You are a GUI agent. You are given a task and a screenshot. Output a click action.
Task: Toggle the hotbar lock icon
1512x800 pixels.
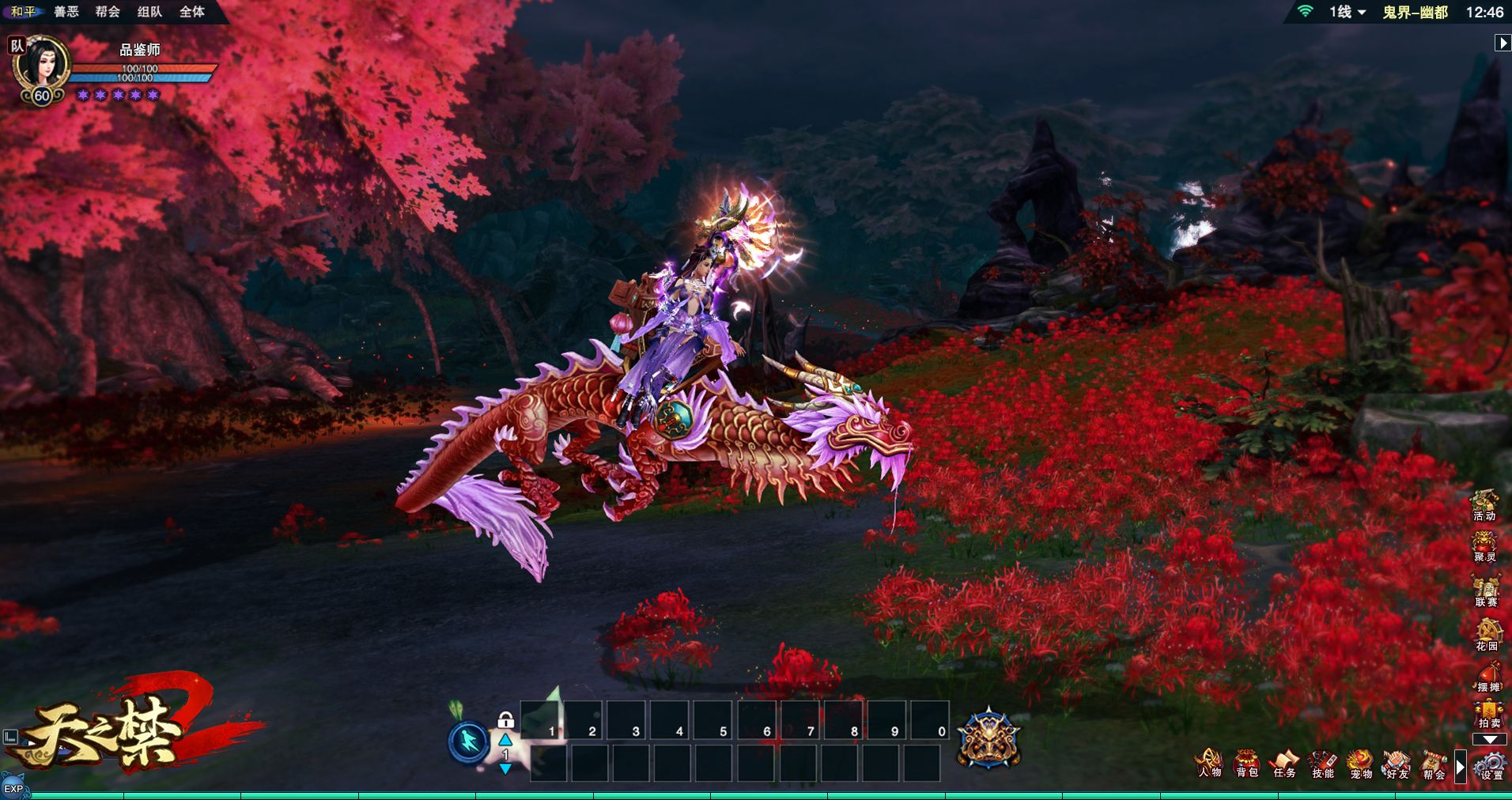pos(506,719)
